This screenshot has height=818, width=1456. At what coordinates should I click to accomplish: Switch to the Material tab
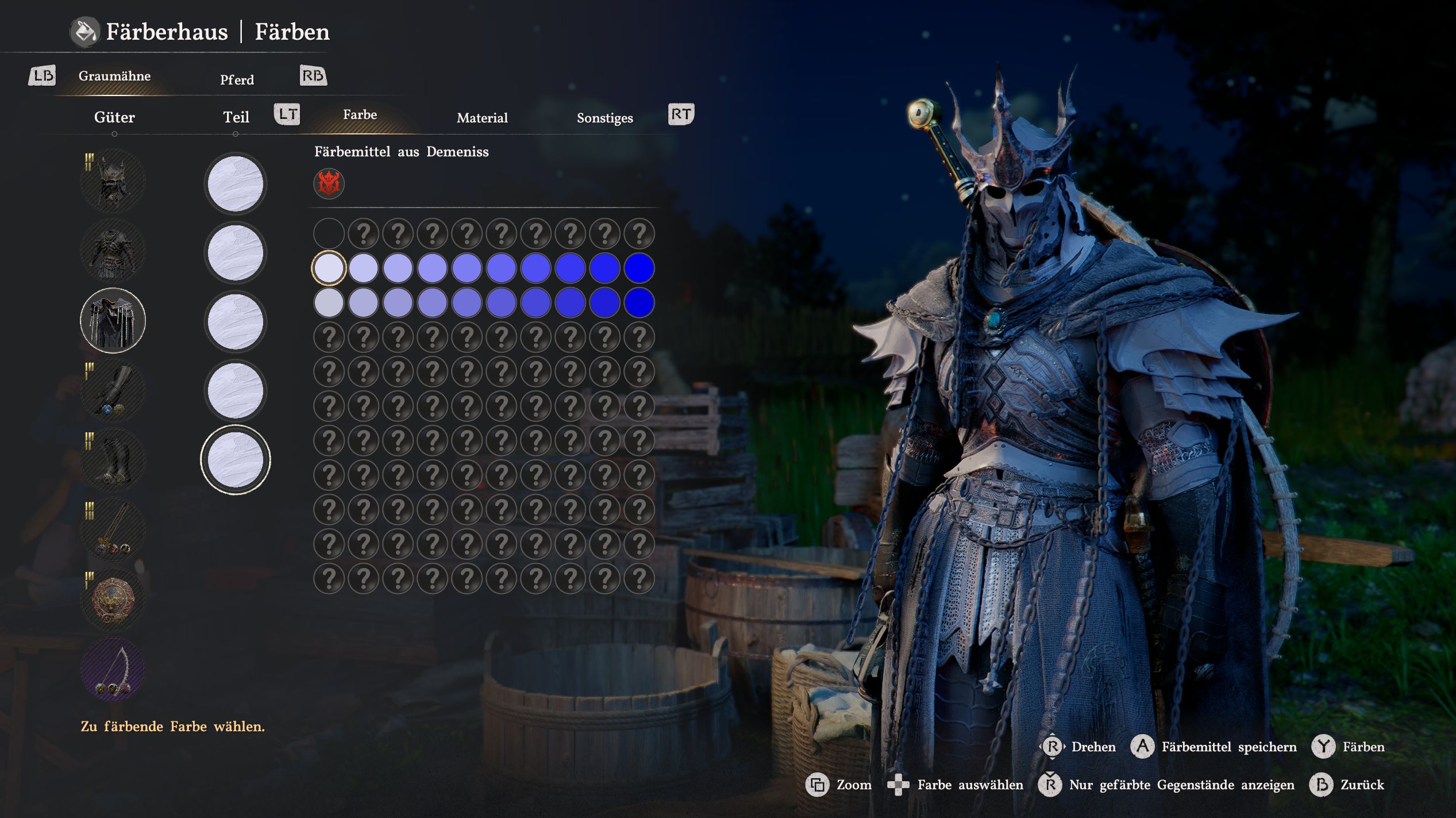pyautogui.click(x=482, y=118)
